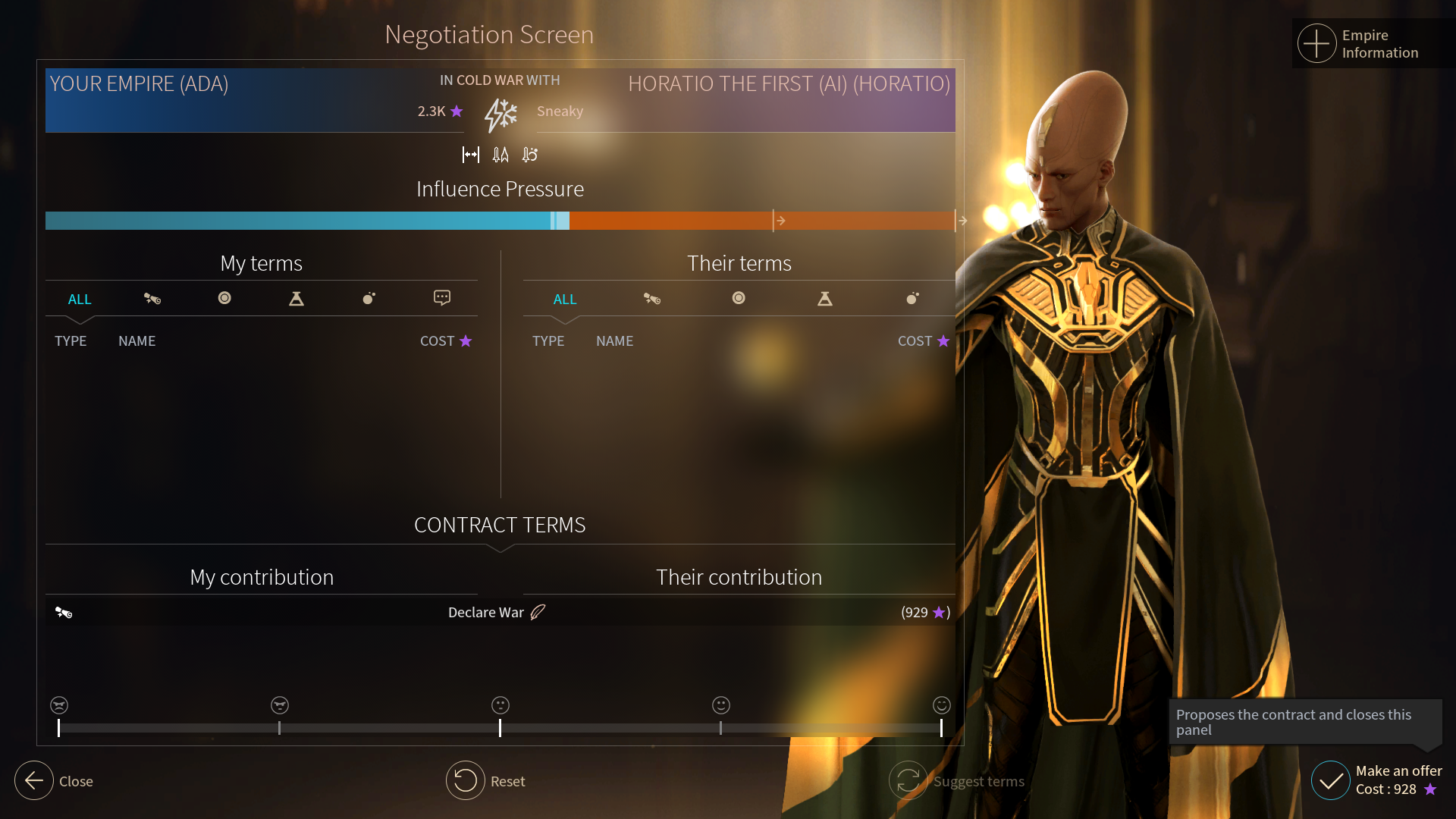Click the Cold War status icon
The height and width of the screenshot is (819, 1456).
tap(500, 115)
